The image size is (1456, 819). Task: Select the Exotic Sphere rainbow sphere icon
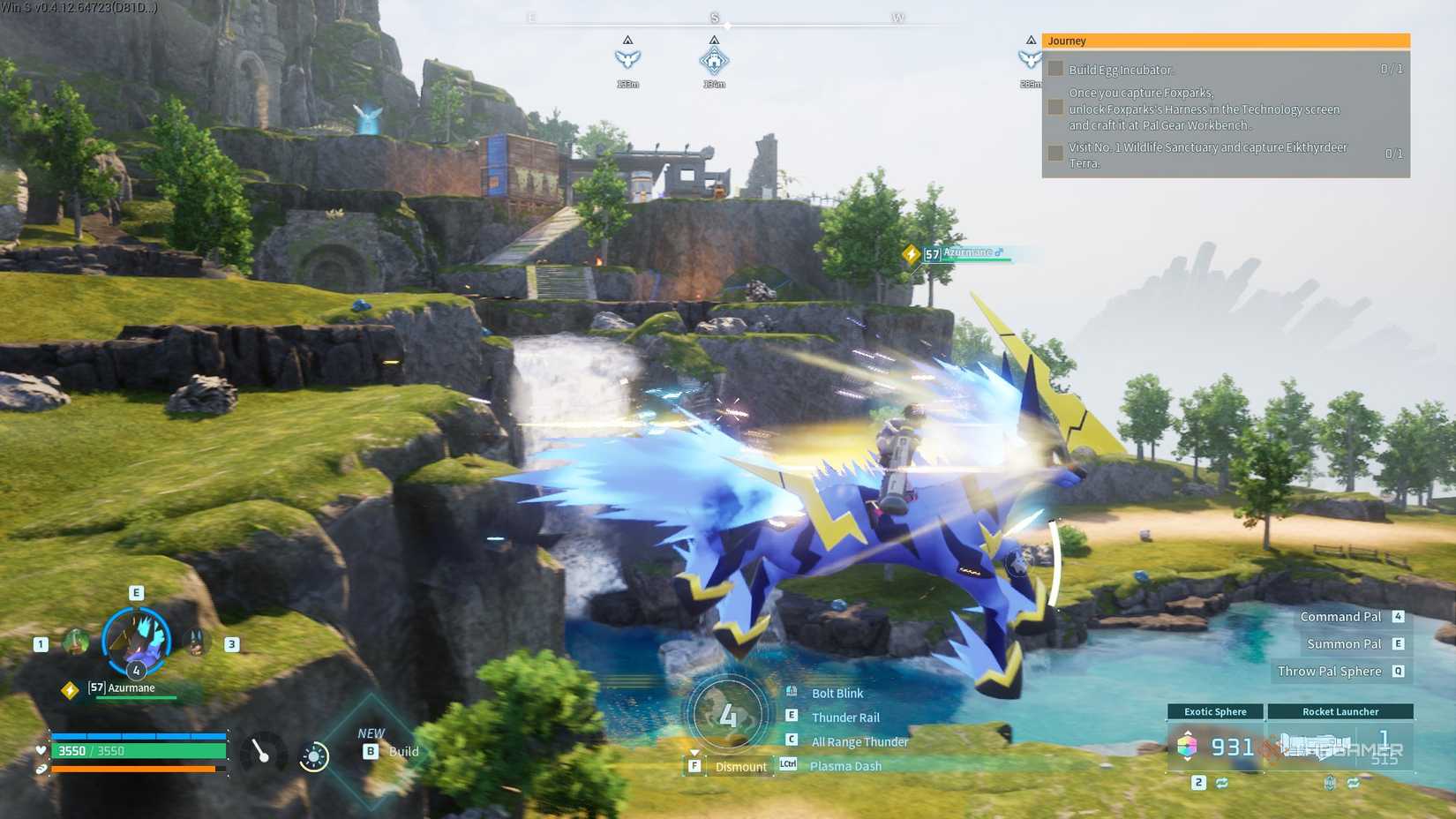(1187, 744)
